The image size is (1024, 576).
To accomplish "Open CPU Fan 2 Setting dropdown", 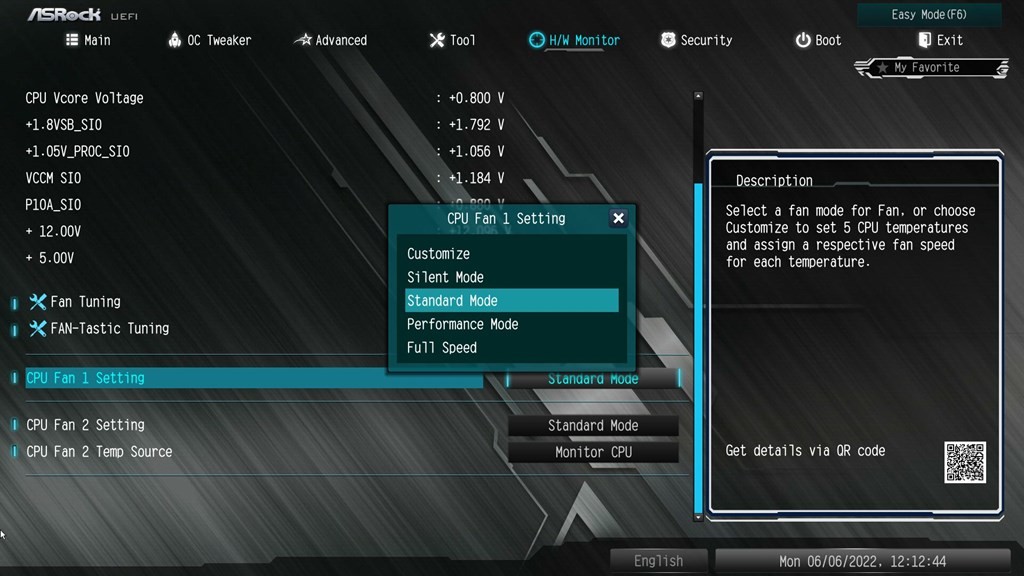I will tap(593, 425).
